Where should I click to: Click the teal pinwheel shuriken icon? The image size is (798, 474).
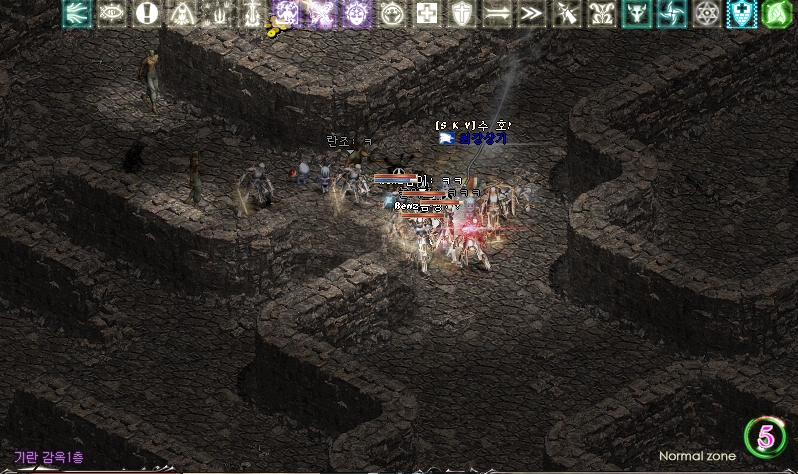670,13
